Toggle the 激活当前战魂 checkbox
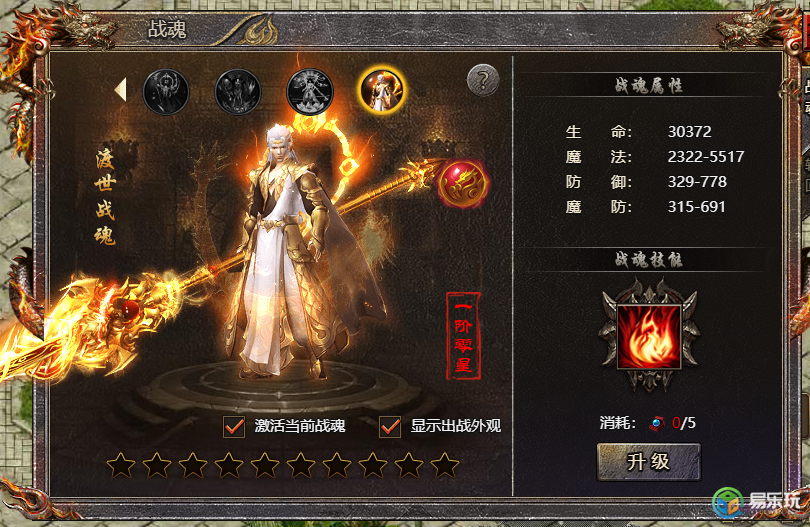Image resolution: width=810 pixels, height=527 pixels. 234,427
